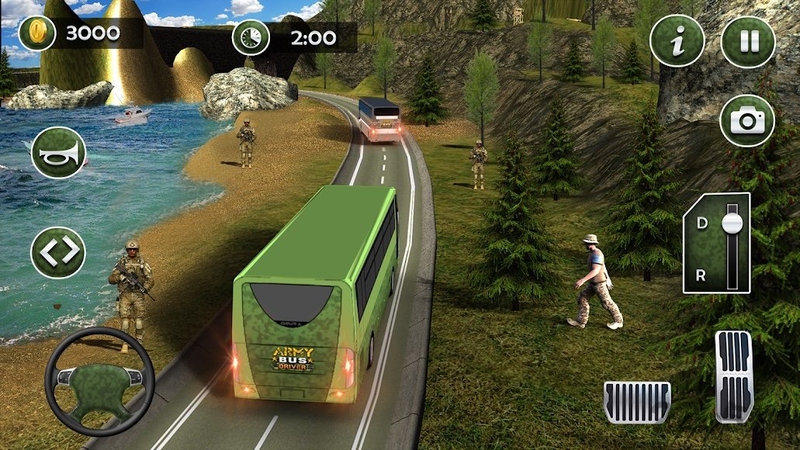Switch the camera view
Image resolution: width=800 pixels, height=450 pixels.
(747, 121)
